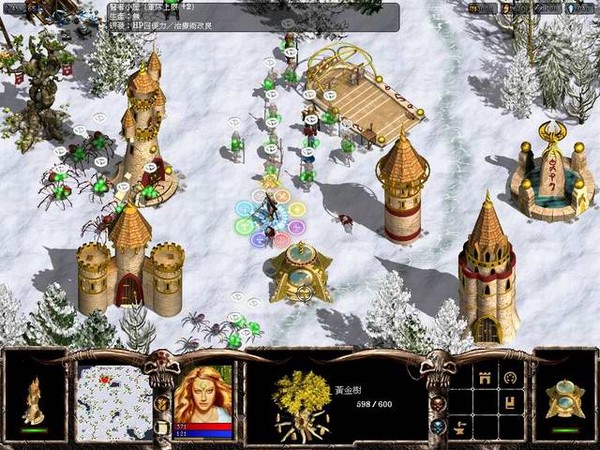Open the shield button beside the minimap
The width and height of the screenshot is (600, 450).
click(163, 402)
